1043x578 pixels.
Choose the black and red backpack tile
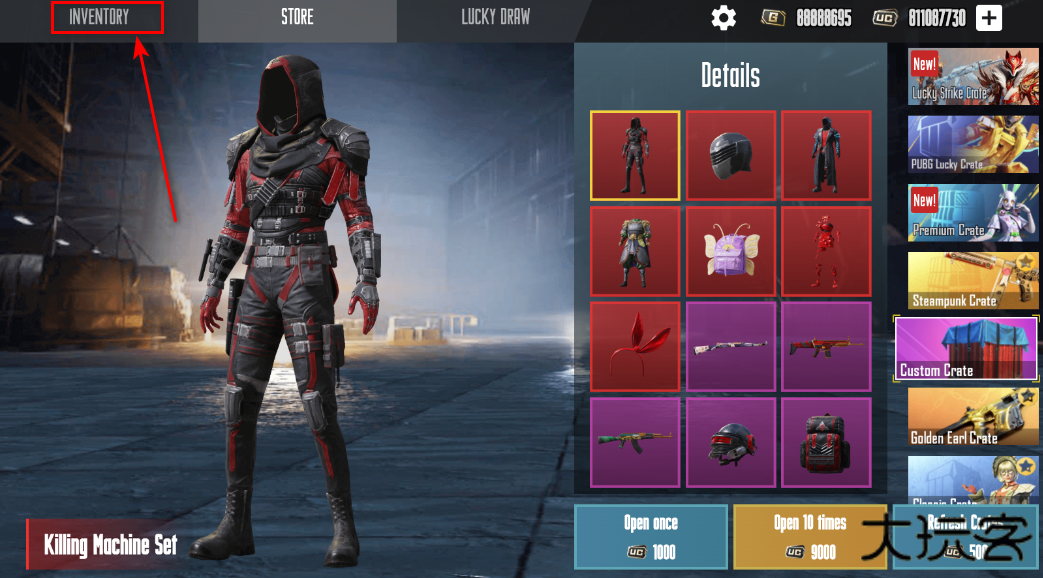coord(826,442)
